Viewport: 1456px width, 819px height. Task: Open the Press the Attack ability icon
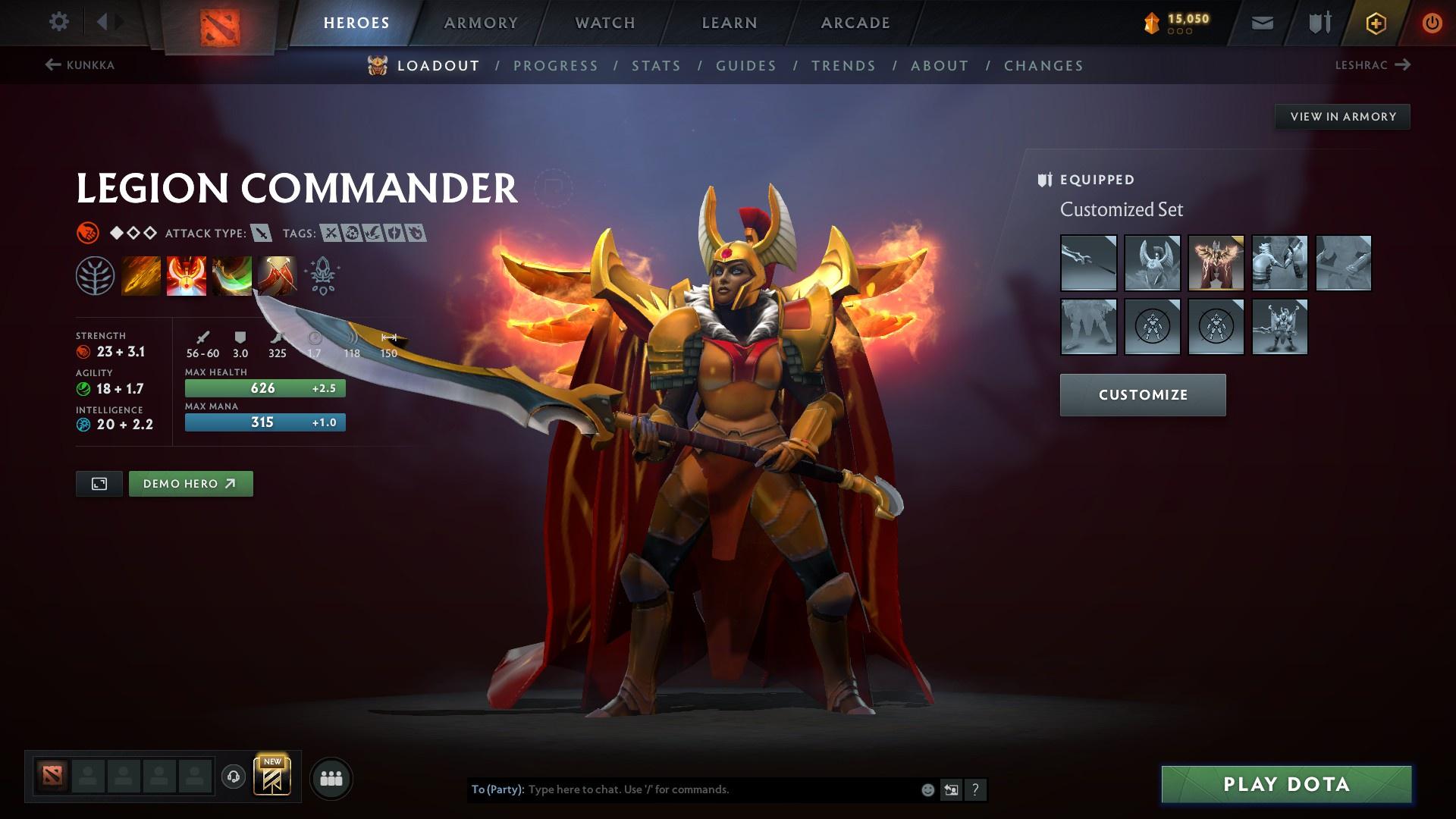187,275
